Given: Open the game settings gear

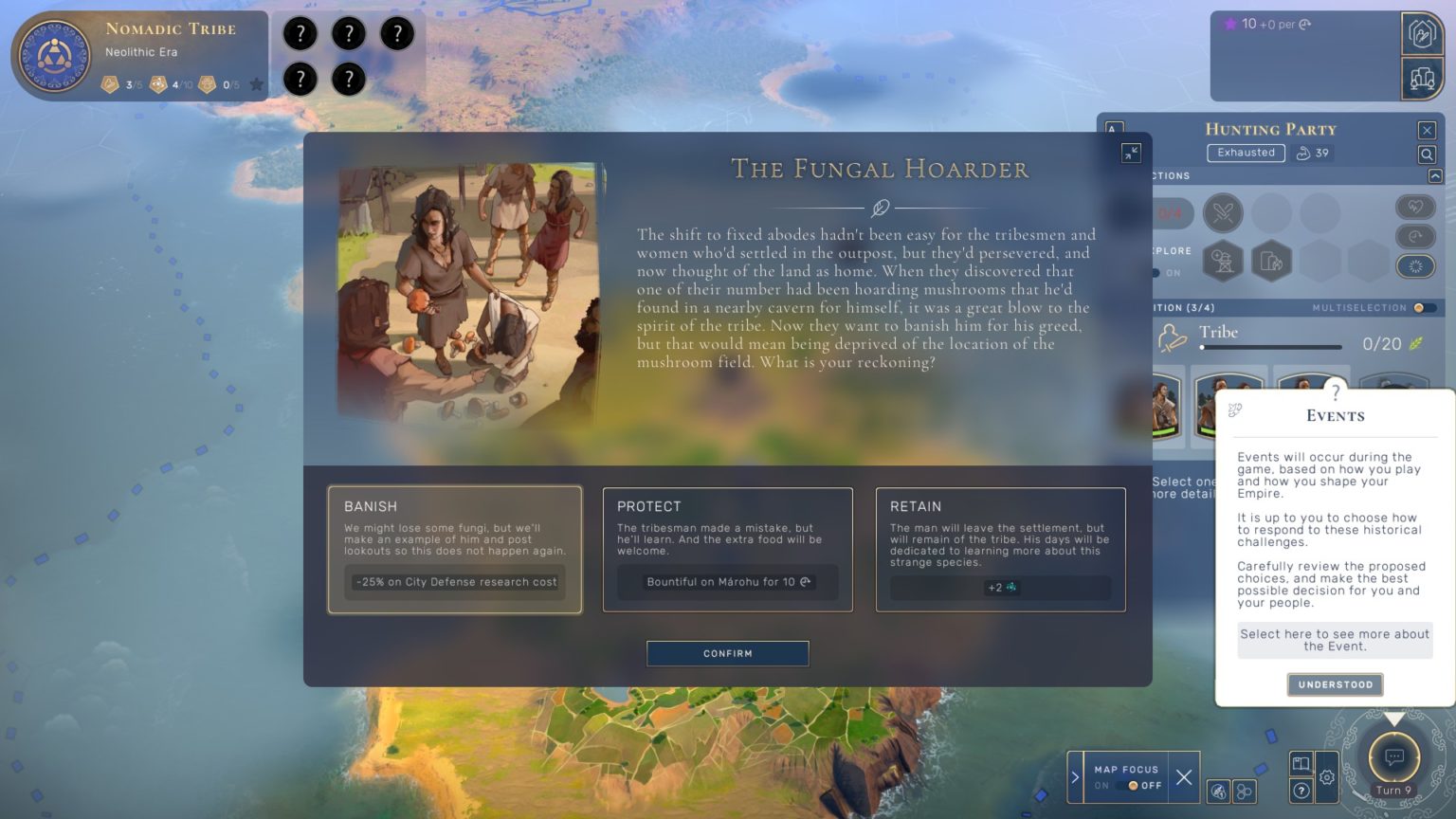Looking at the screenshot, I should [1327, 777].
